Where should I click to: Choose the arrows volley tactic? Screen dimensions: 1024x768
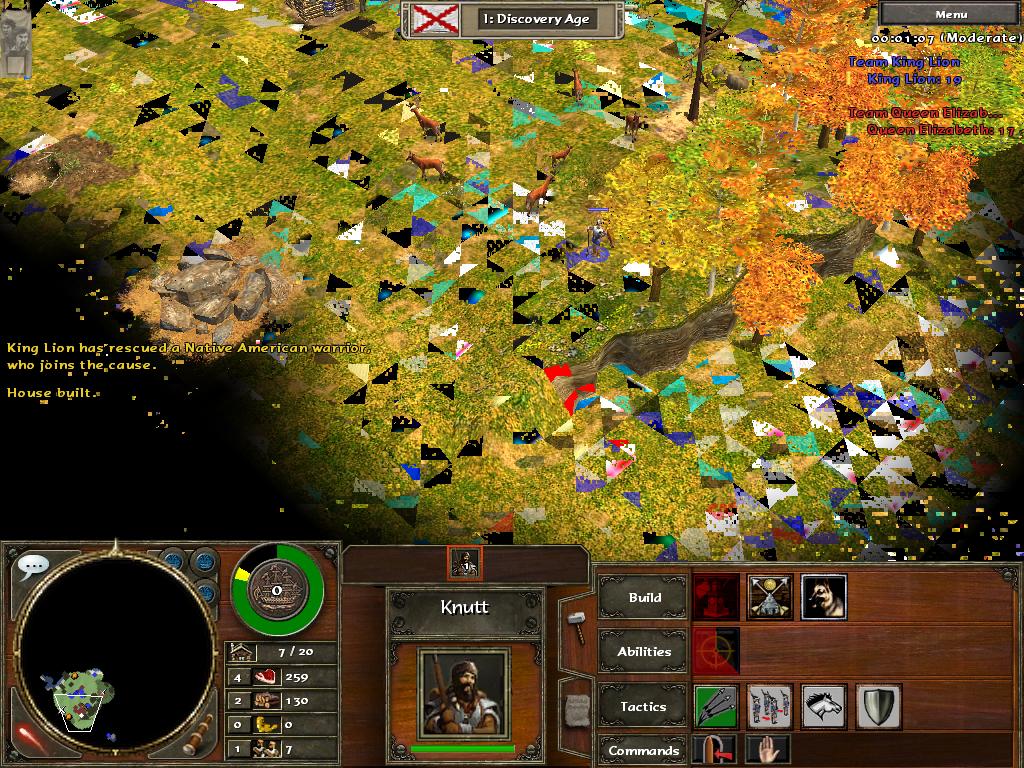click(x=716, y=706)
